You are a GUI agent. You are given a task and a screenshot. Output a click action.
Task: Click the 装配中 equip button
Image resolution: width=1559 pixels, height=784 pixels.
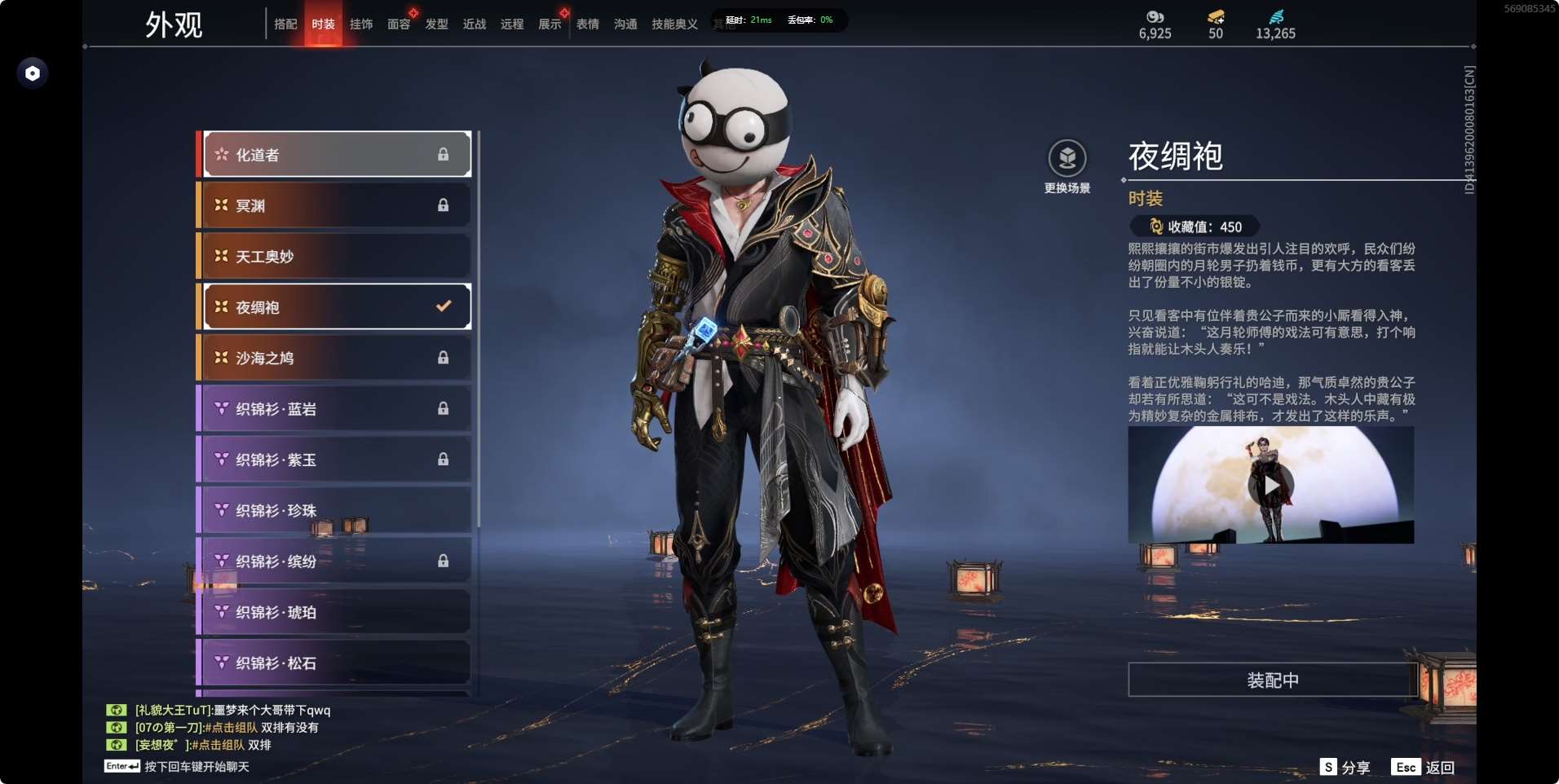[1272, 680]
